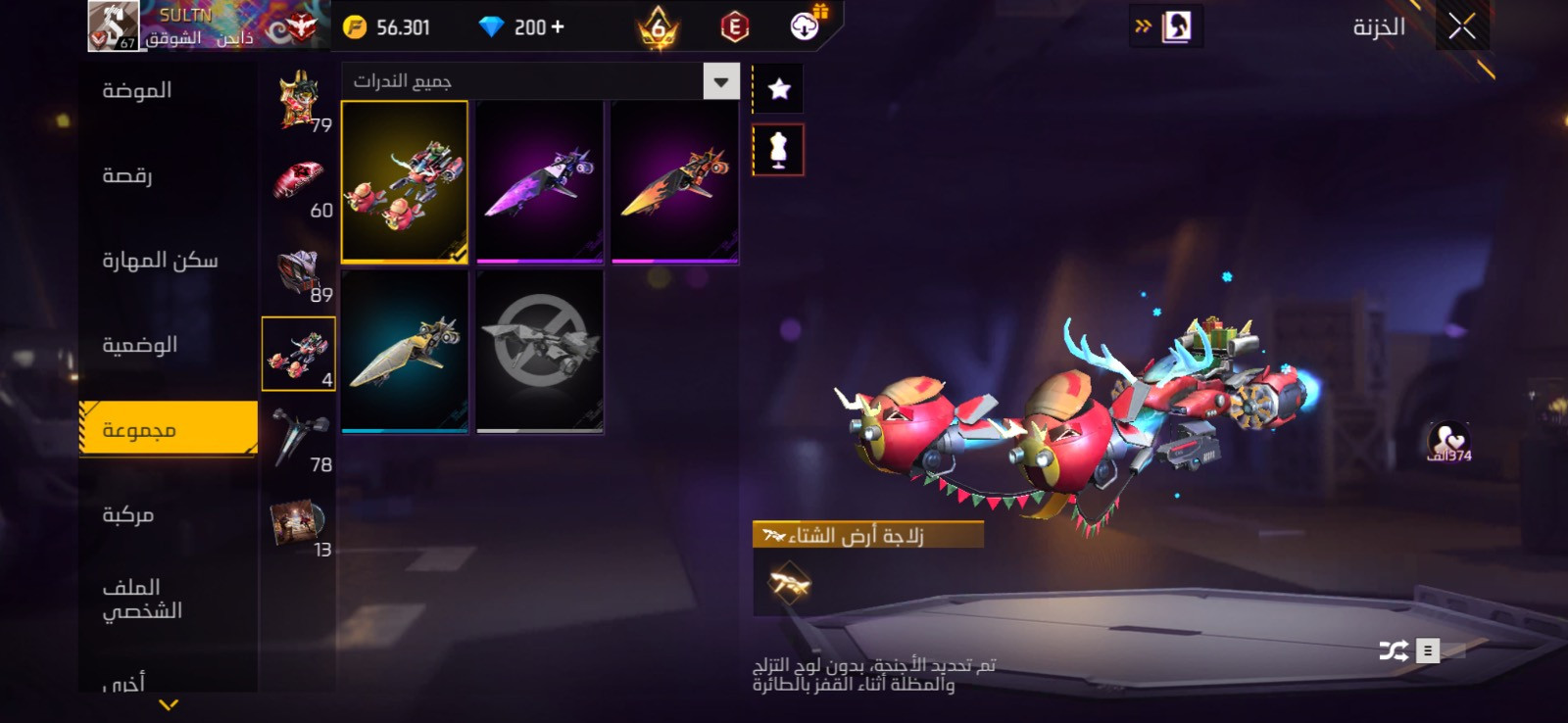The image size is (1568, 723).
Task: Open the parachute subcategory with 60 items
Action: 298,186
